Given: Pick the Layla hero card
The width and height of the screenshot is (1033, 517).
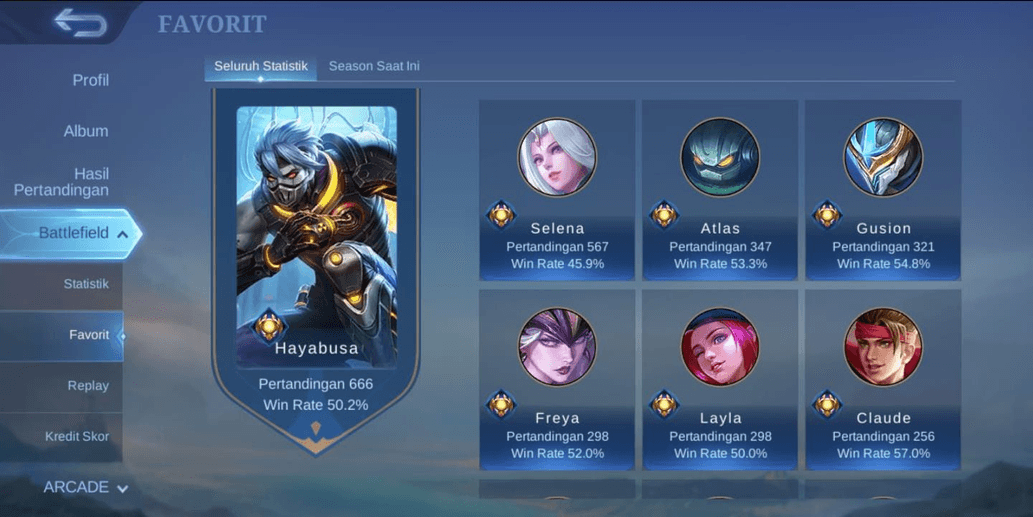Looking at the screenshot, I should pyautogui.click(x=720, y=380).
